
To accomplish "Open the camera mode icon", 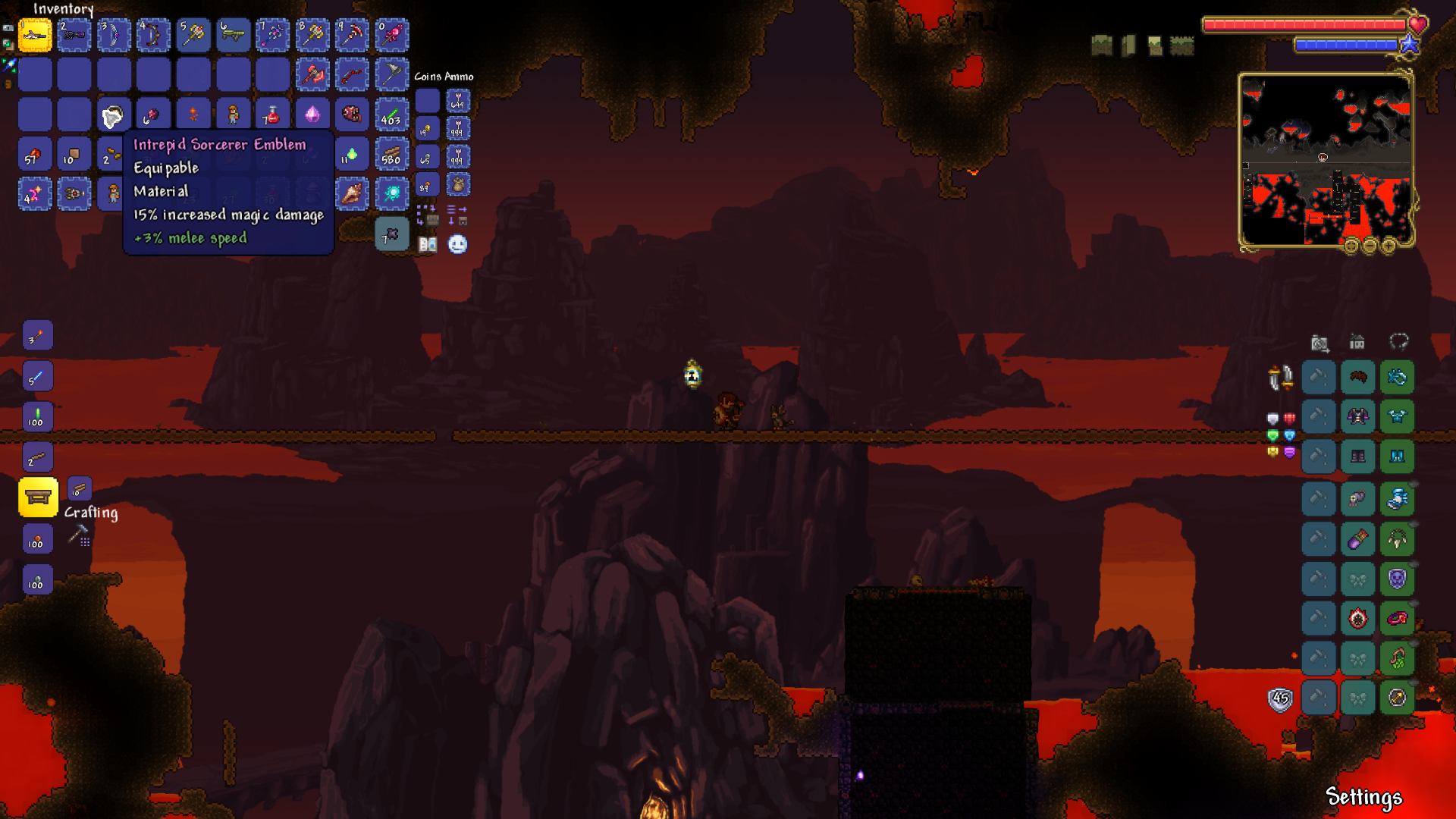I will point(1319,344).
